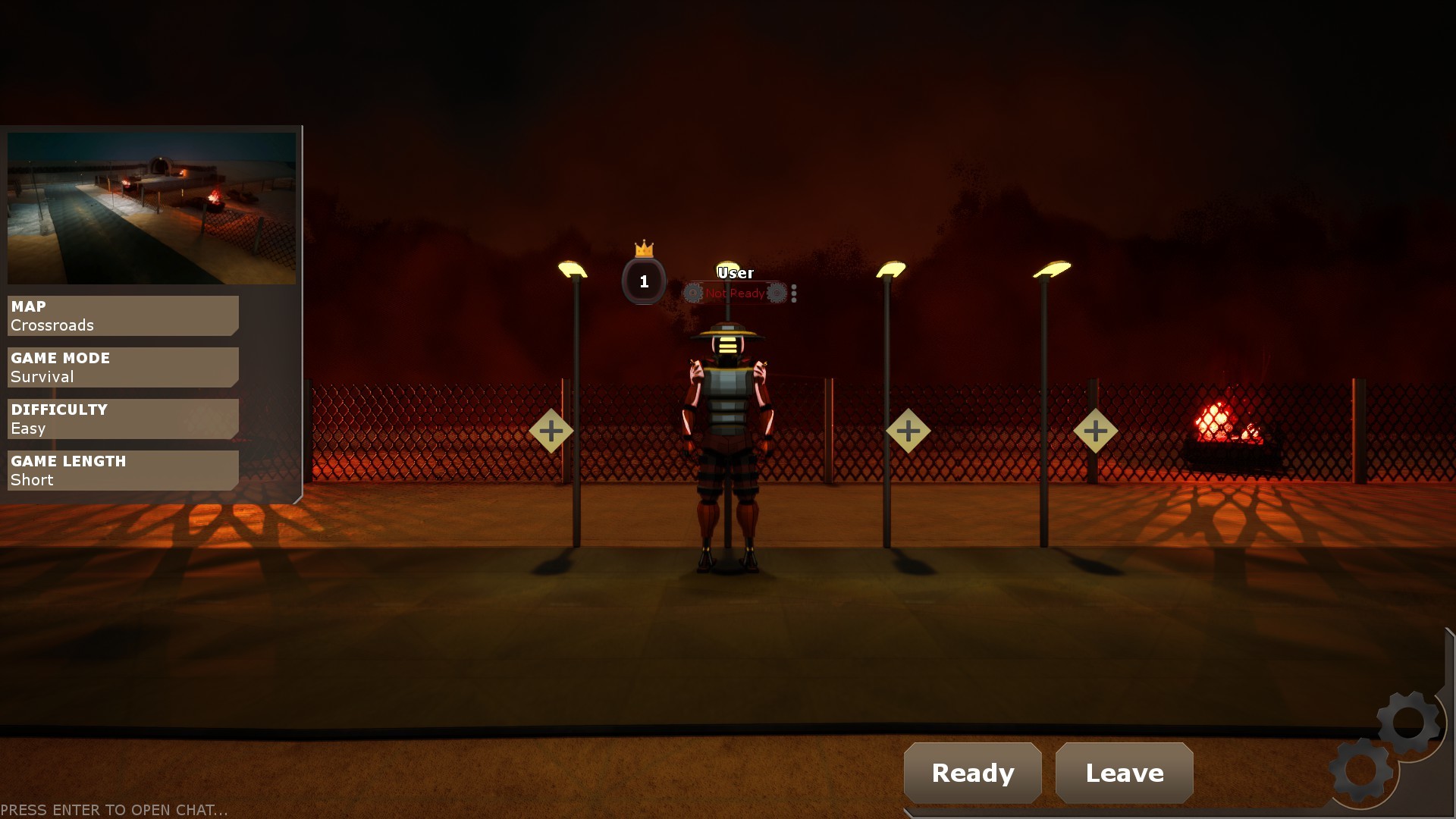Select the middle empty player slot plus icon
Screen dimensions: 1456x819
click(908, 430)
